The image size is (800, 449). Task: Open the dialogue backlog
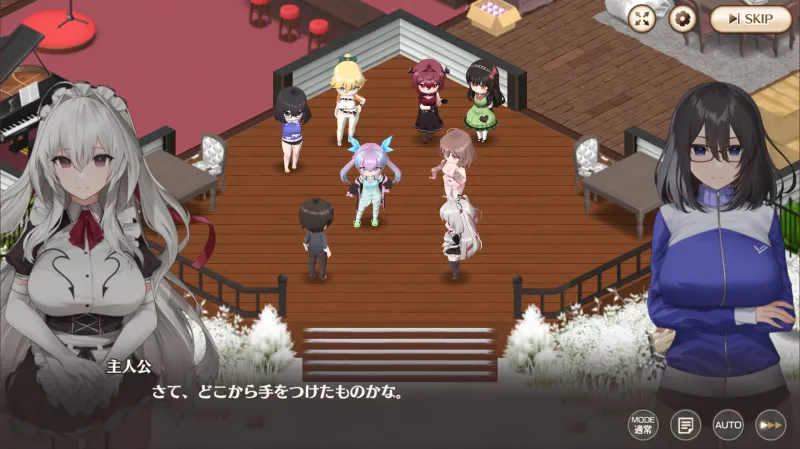[685, 425]
